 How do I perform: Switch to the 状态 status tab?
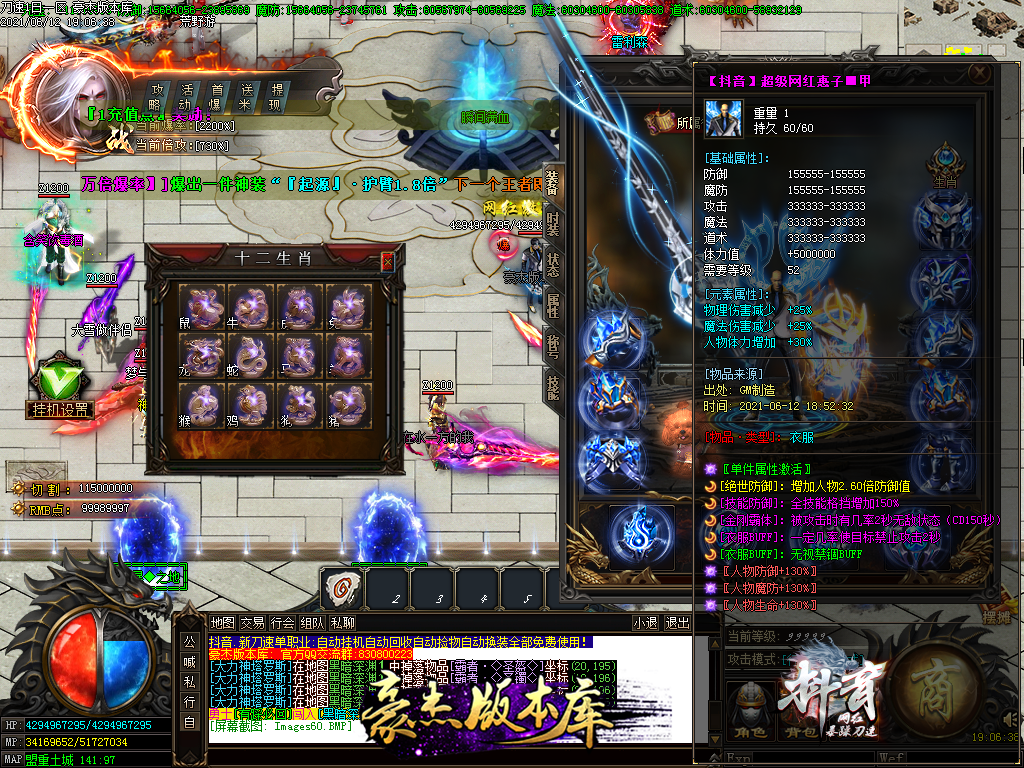(x=553, y=264)
